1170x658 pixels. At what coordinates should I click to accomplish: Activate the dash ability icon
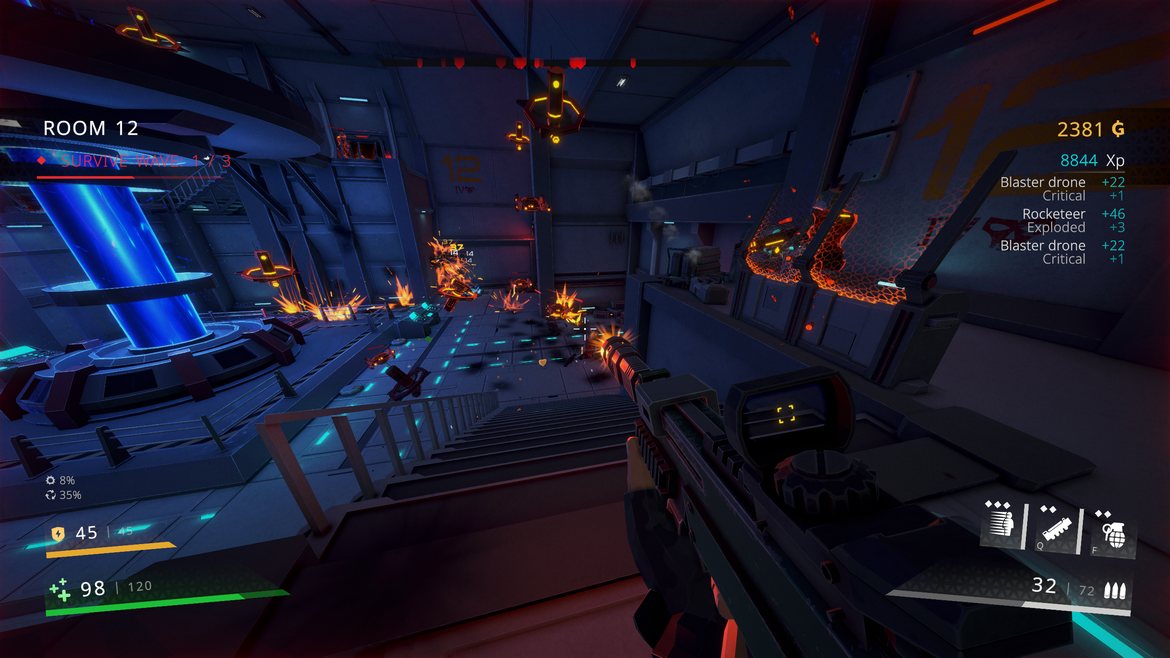point(1002,525)
